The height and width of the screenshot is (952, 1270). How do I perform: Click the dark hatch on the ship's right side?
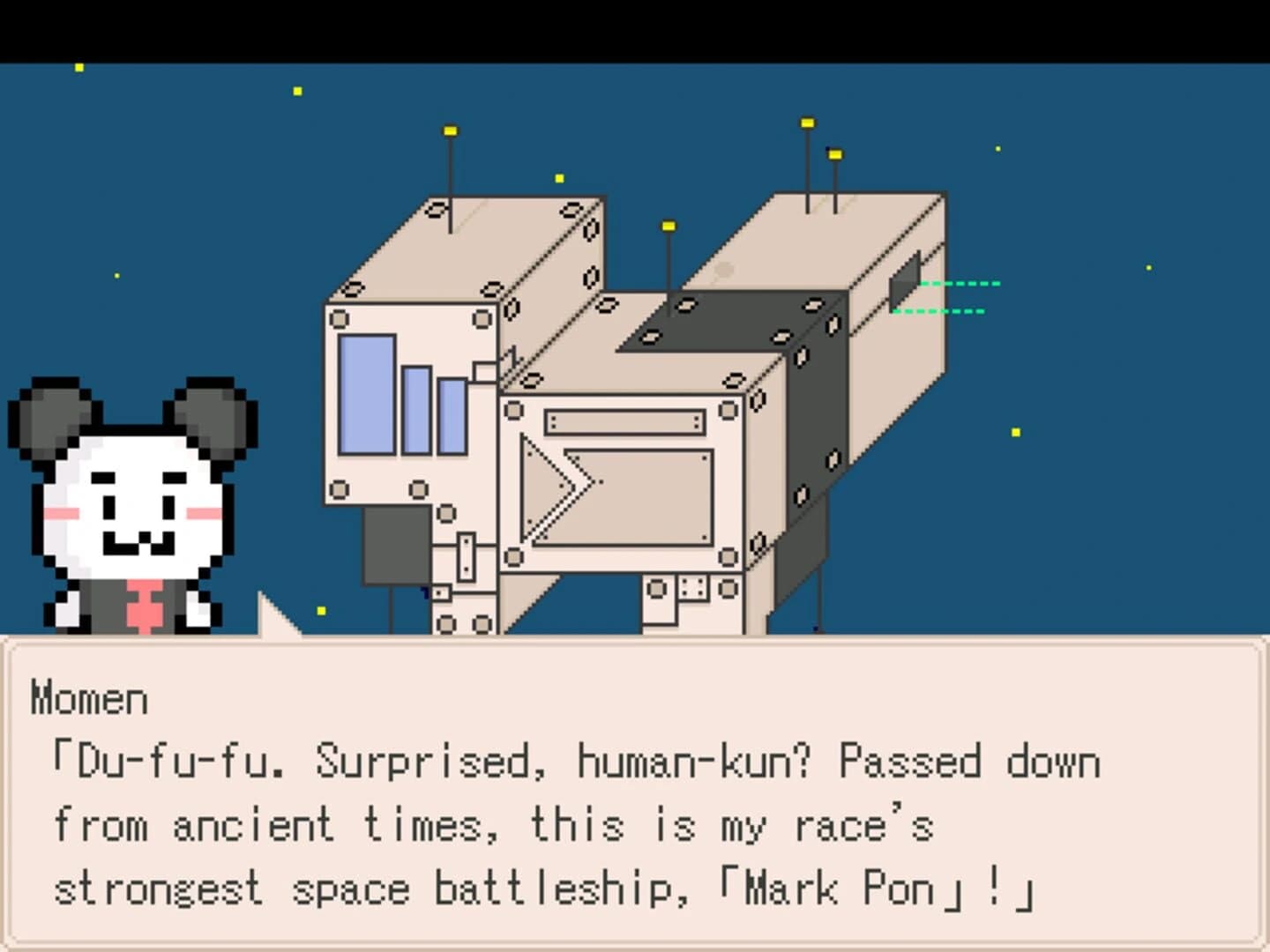pyautogui.click(x=901, y=286)
